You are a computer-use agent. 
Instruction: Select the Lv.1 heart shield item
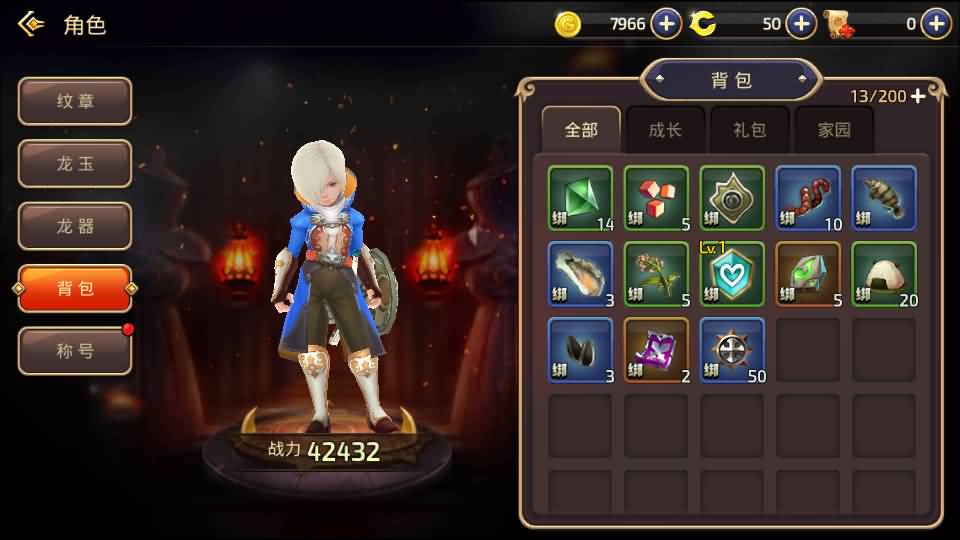pyautogui.click(x=732, y=274)
